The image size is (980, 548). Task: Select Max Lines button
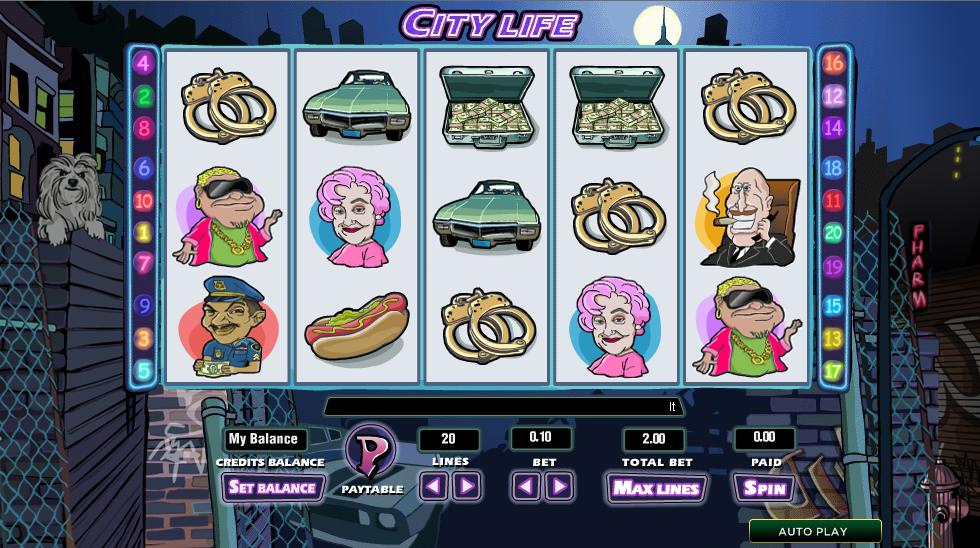[x=656, y=488]
